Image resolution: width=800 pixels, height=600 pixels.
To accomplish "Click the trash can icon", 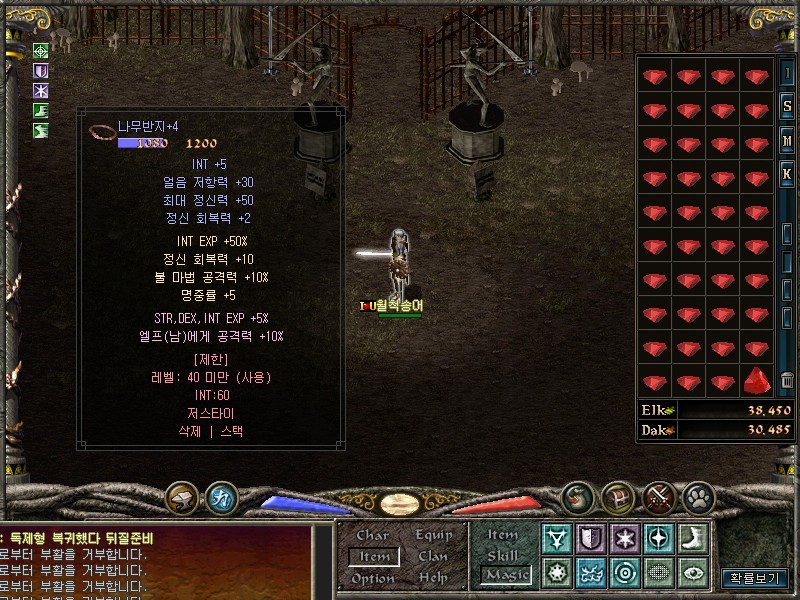I will (x=788, y=380).
